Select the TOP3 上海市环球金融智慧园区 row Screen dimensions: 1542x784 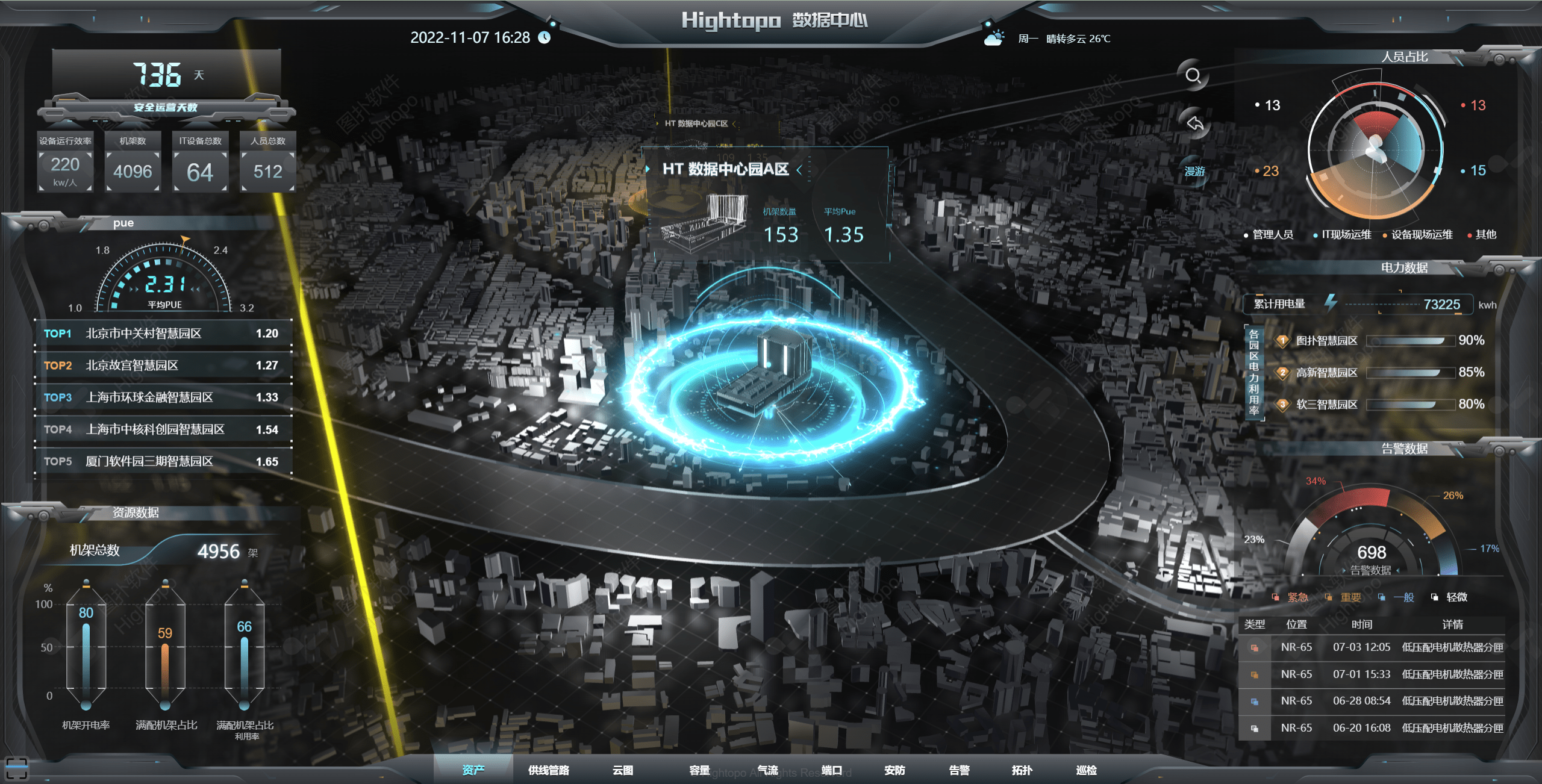tap(163, 397)
